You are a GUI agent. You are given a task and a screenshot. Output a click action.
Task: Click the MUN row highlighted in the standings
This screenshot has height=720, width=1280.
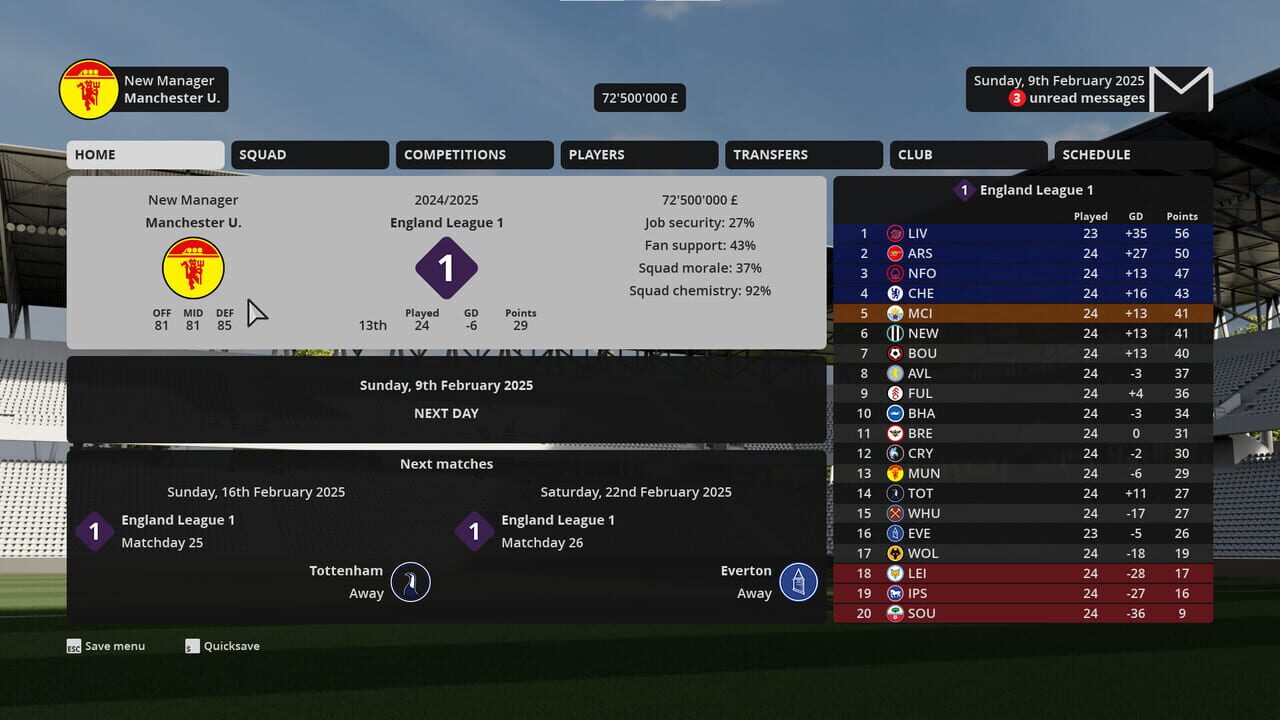pos(1000,473)
